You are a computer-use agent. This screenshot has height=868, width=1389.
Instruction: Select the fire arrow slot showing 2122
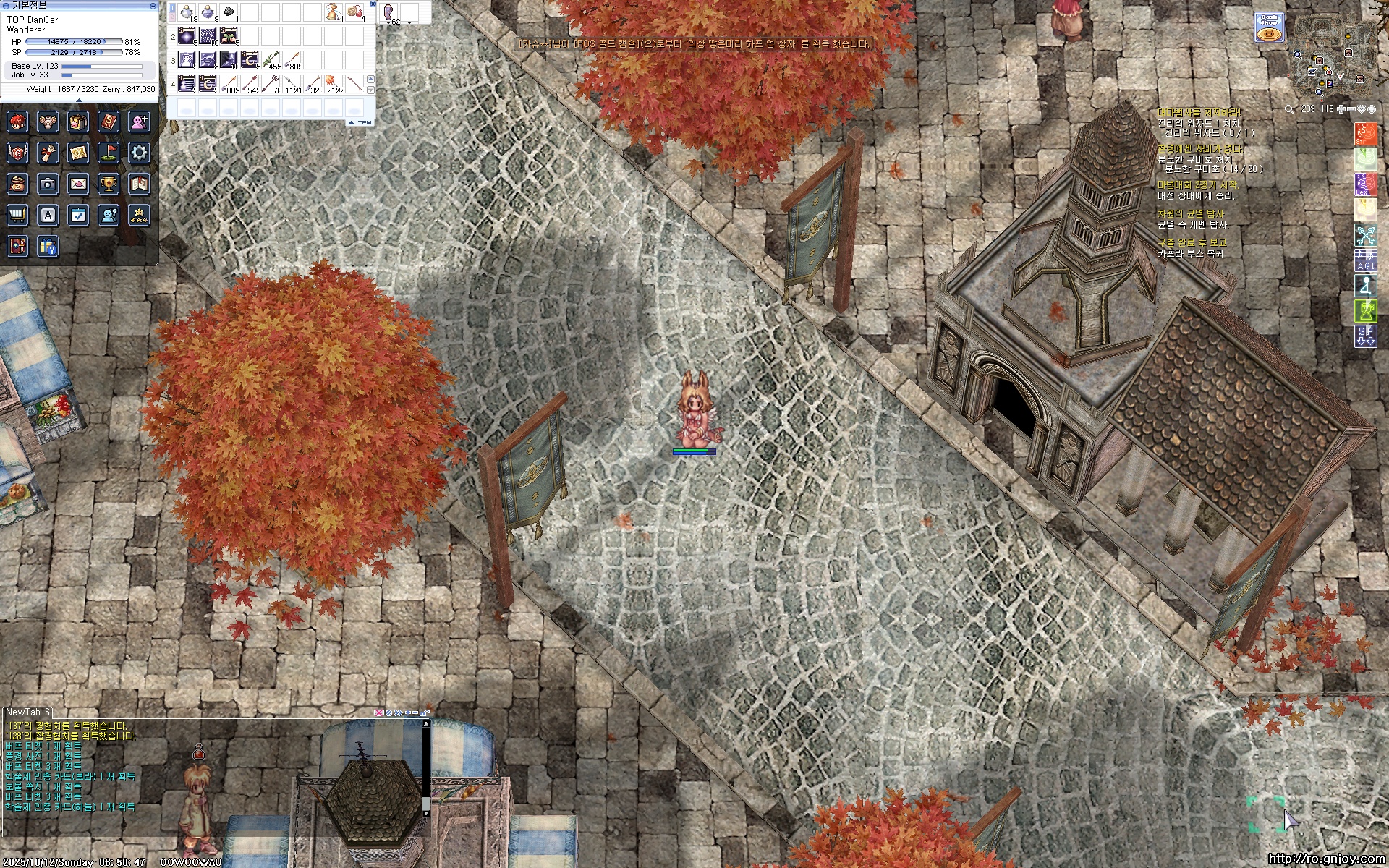[x=334, y=83]
